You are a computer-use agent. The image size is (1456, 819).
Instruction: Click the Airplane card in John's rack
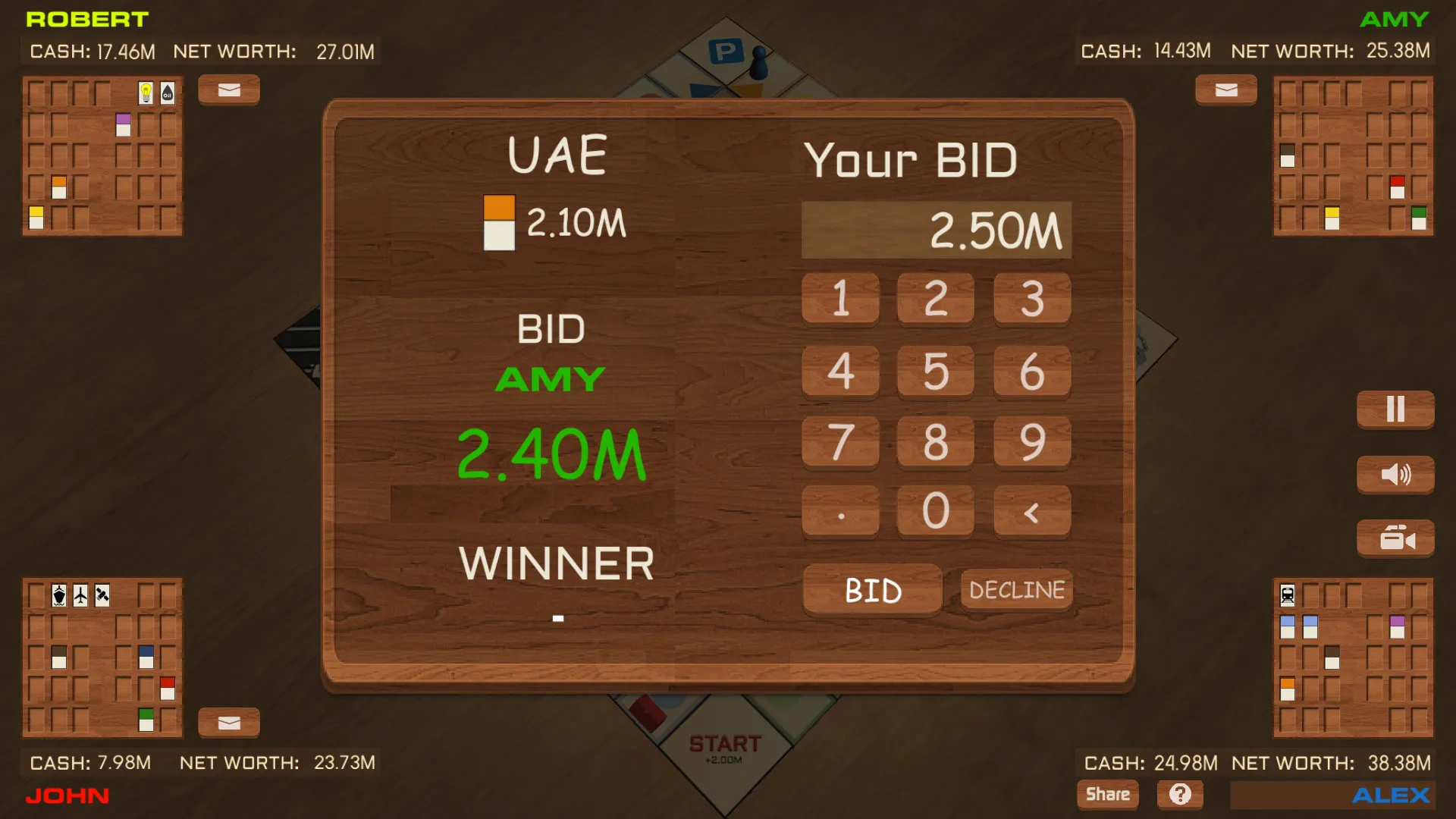coord(79,597)
